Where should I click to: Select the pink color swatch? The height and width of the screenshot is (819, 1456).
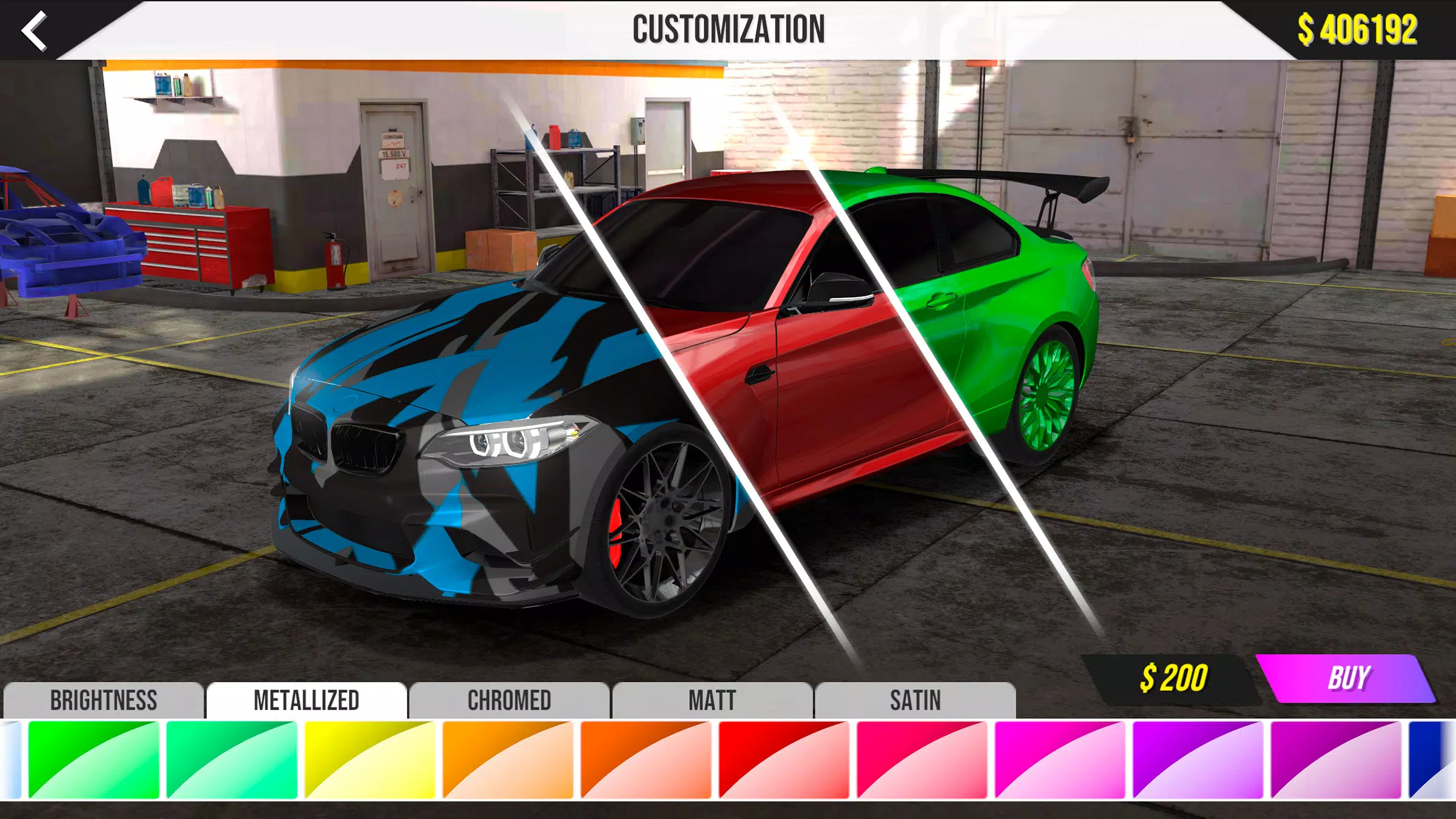[x=923, y=770]
